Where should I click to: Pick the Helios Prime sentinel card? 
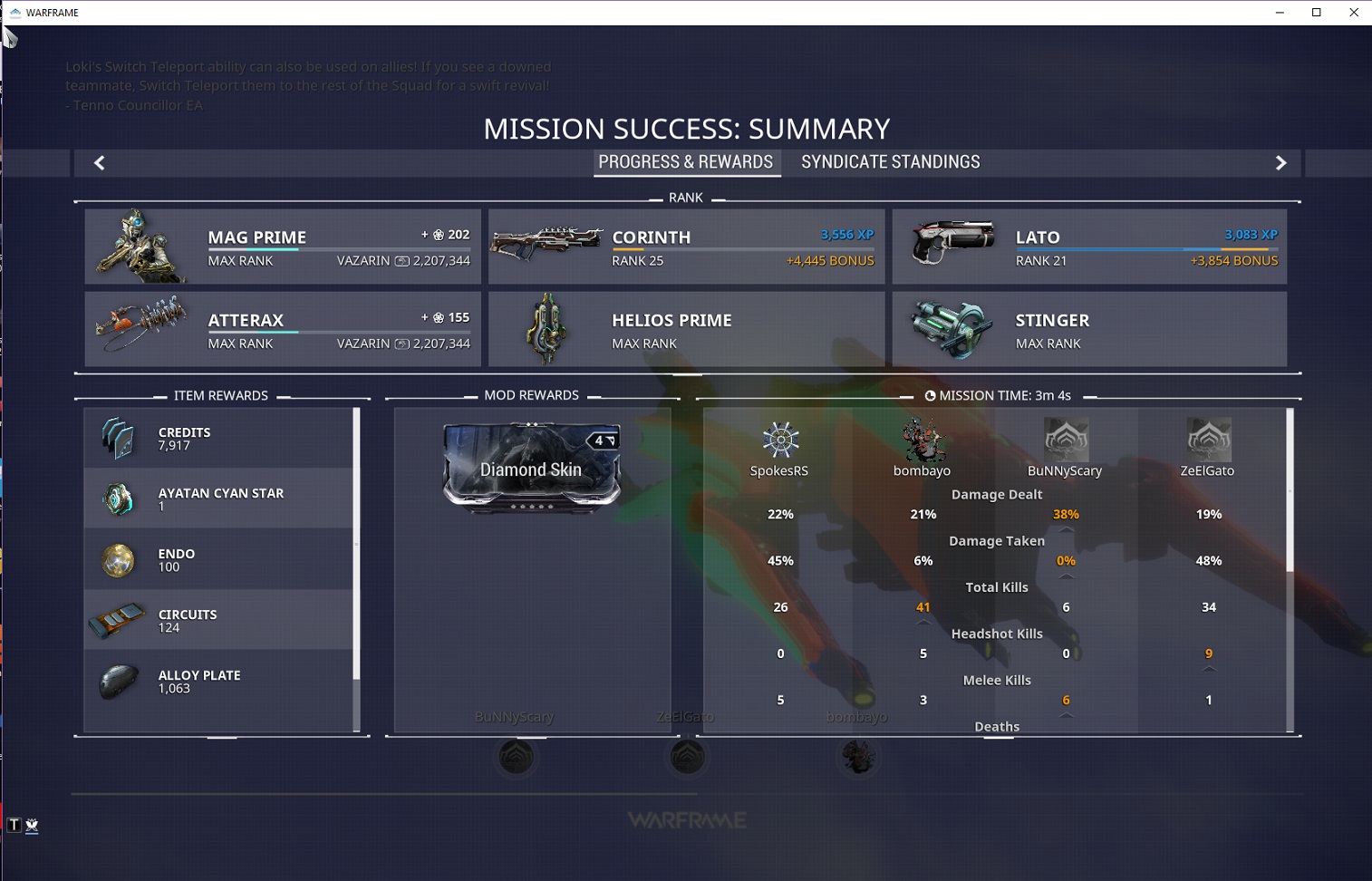(686, 330)
